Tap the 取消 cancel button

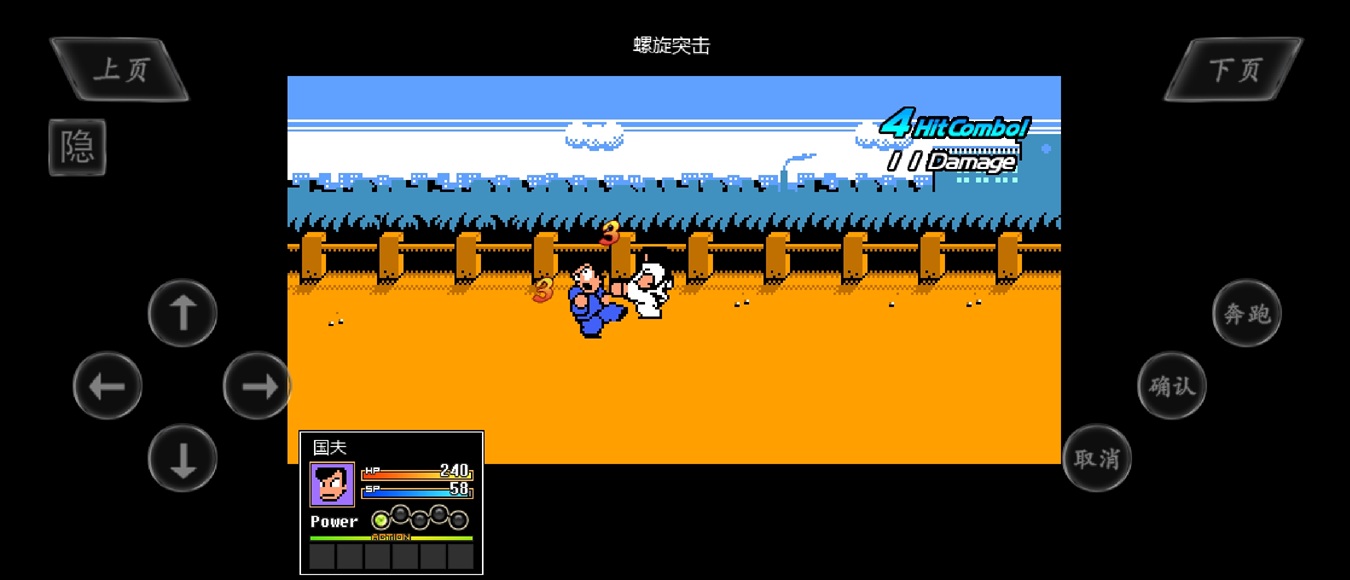click(x=1096, y=458)
